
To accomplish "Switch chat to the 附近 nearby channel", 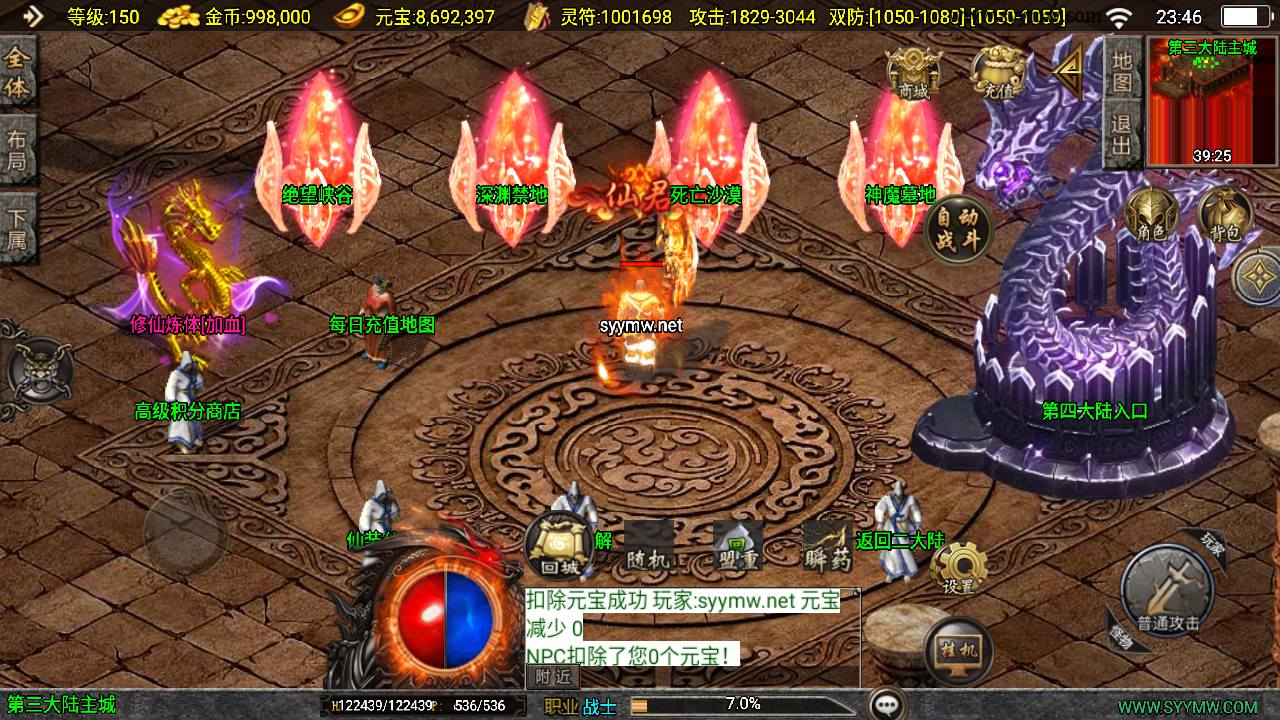I will [x=553, y=677].
